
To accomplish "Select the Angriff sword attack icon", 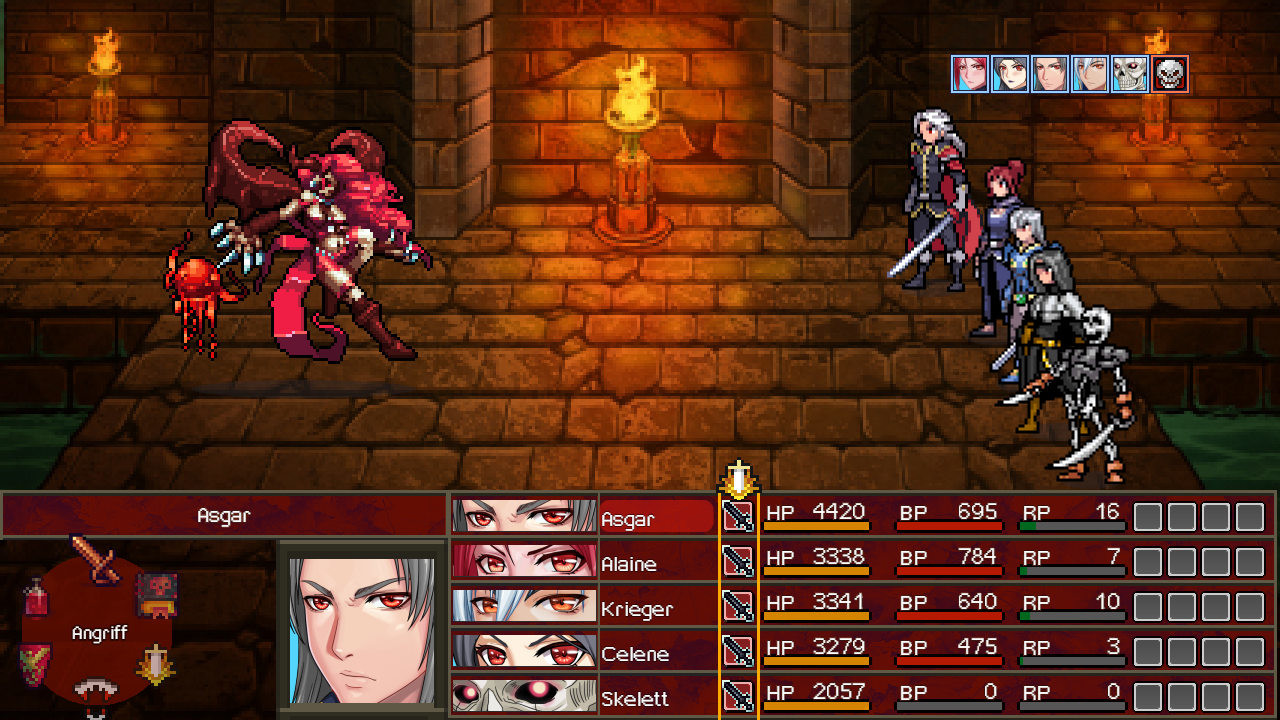I will tap(97, 559).
